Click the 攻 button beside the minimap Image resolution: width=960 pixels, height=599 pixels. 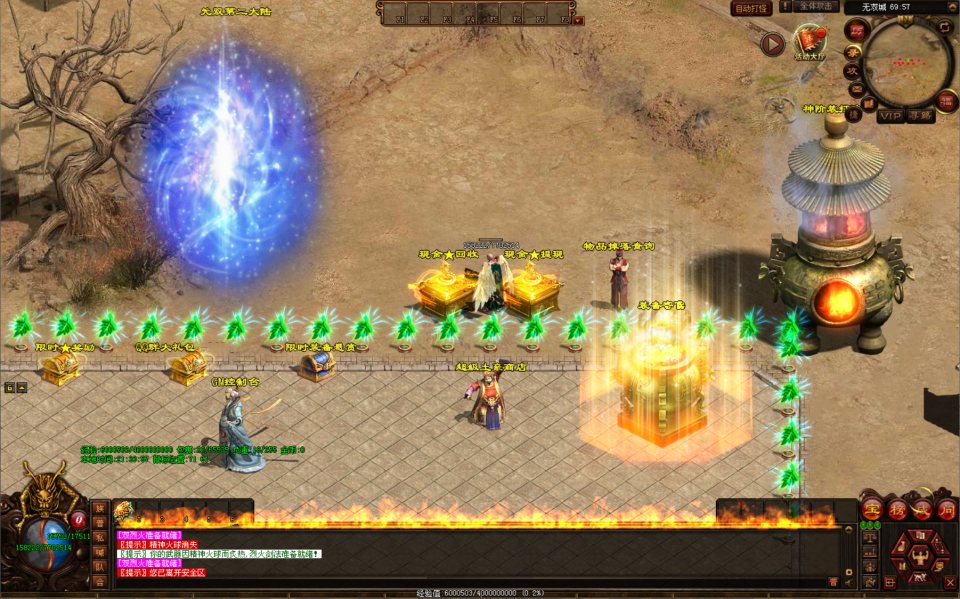(x=853, y=71)
